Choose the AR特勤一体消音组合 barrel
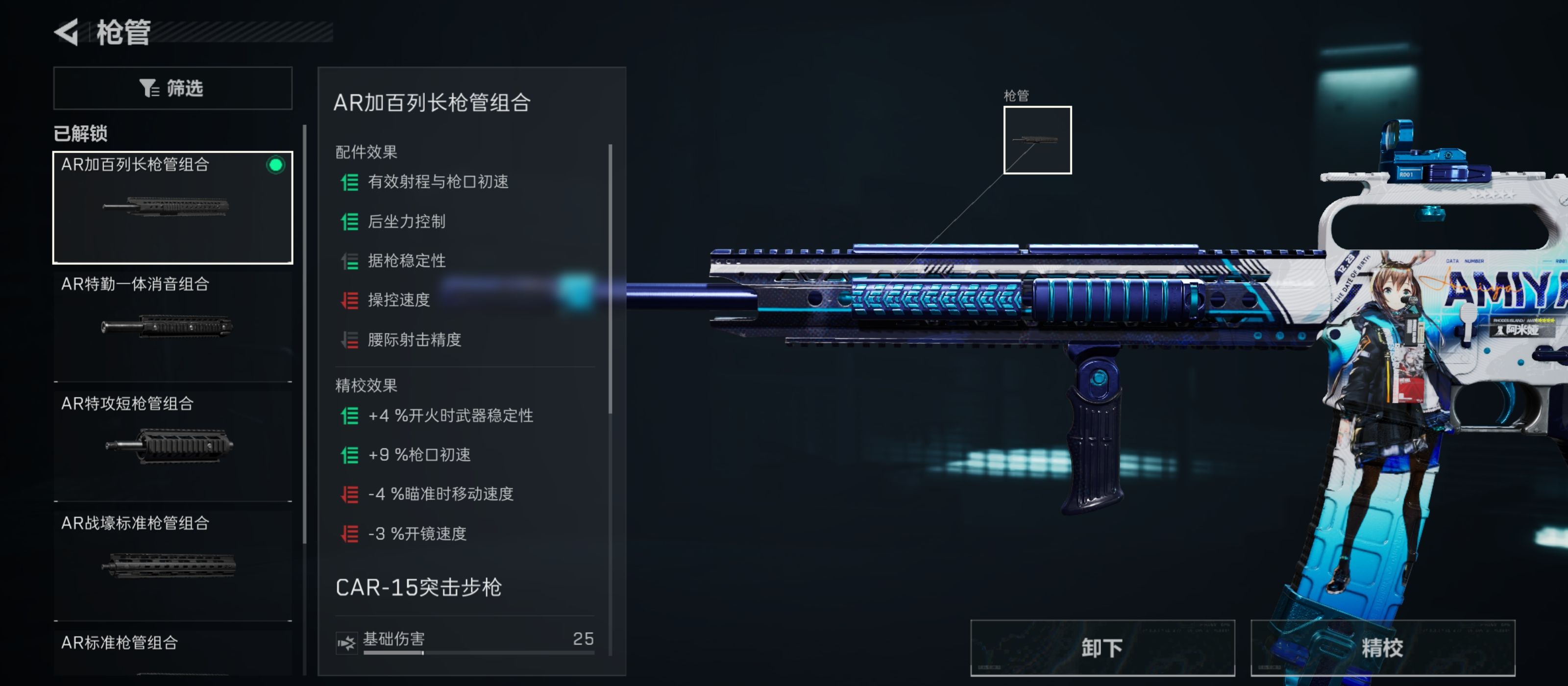 coord(173,326)
